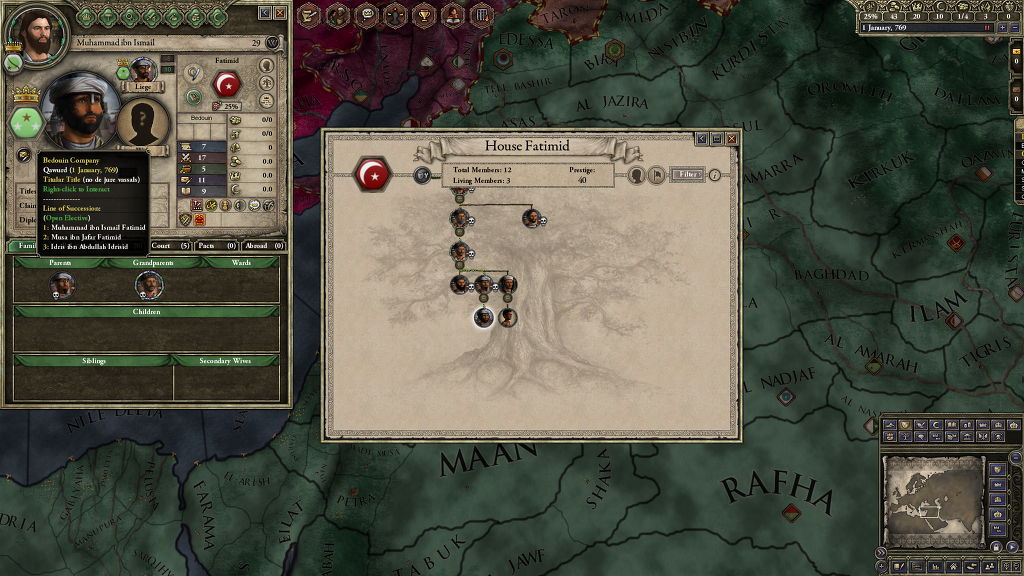Open the trophy icon in top menu
This screenshot has height=576, width=1024.
[x=424, y=14]
